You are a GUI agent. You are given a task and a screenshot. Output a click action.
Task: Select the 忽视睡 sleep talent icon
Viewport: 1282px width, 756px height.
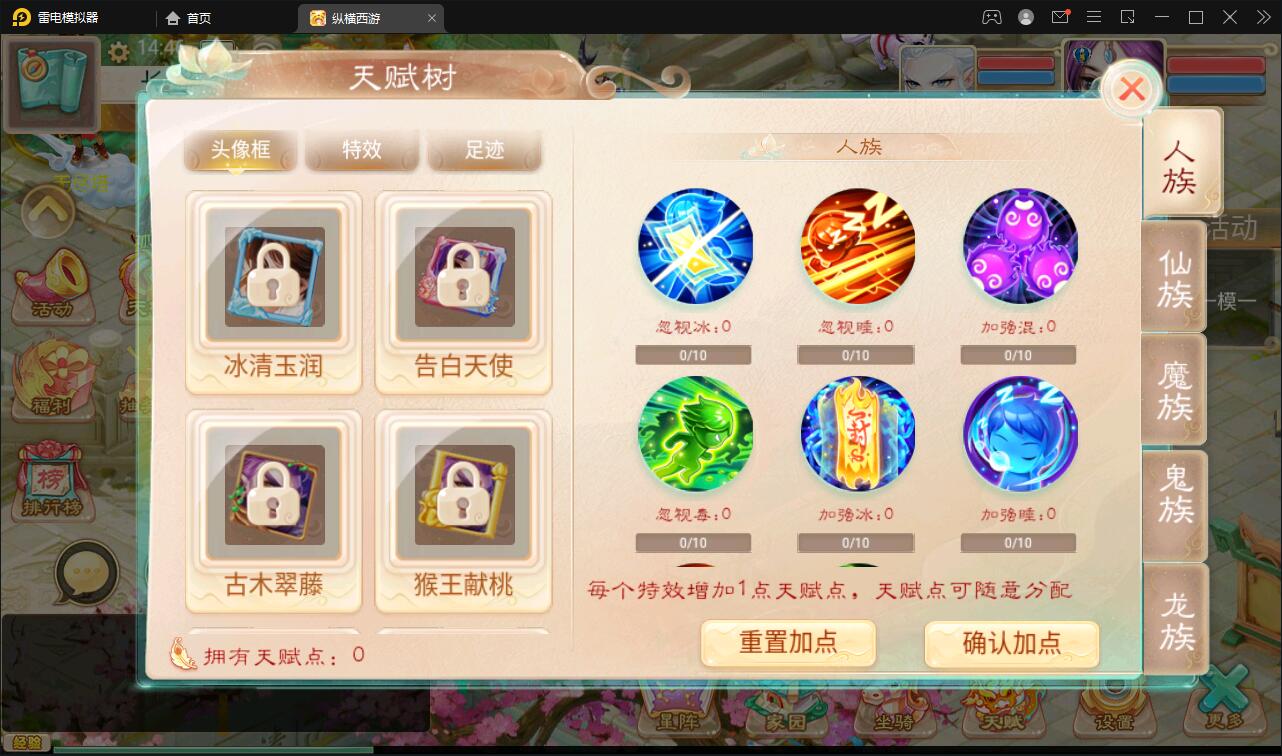pyautogui.click(x=857, y=245)
